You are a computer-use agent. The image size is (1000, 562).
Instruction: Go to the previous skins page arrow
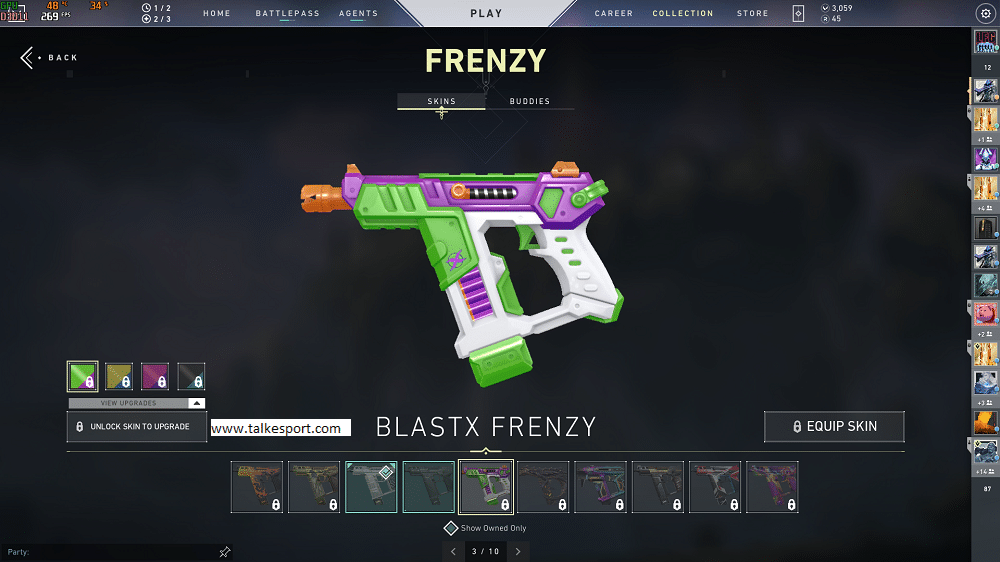pyautogui.click(x=453, y=551)
